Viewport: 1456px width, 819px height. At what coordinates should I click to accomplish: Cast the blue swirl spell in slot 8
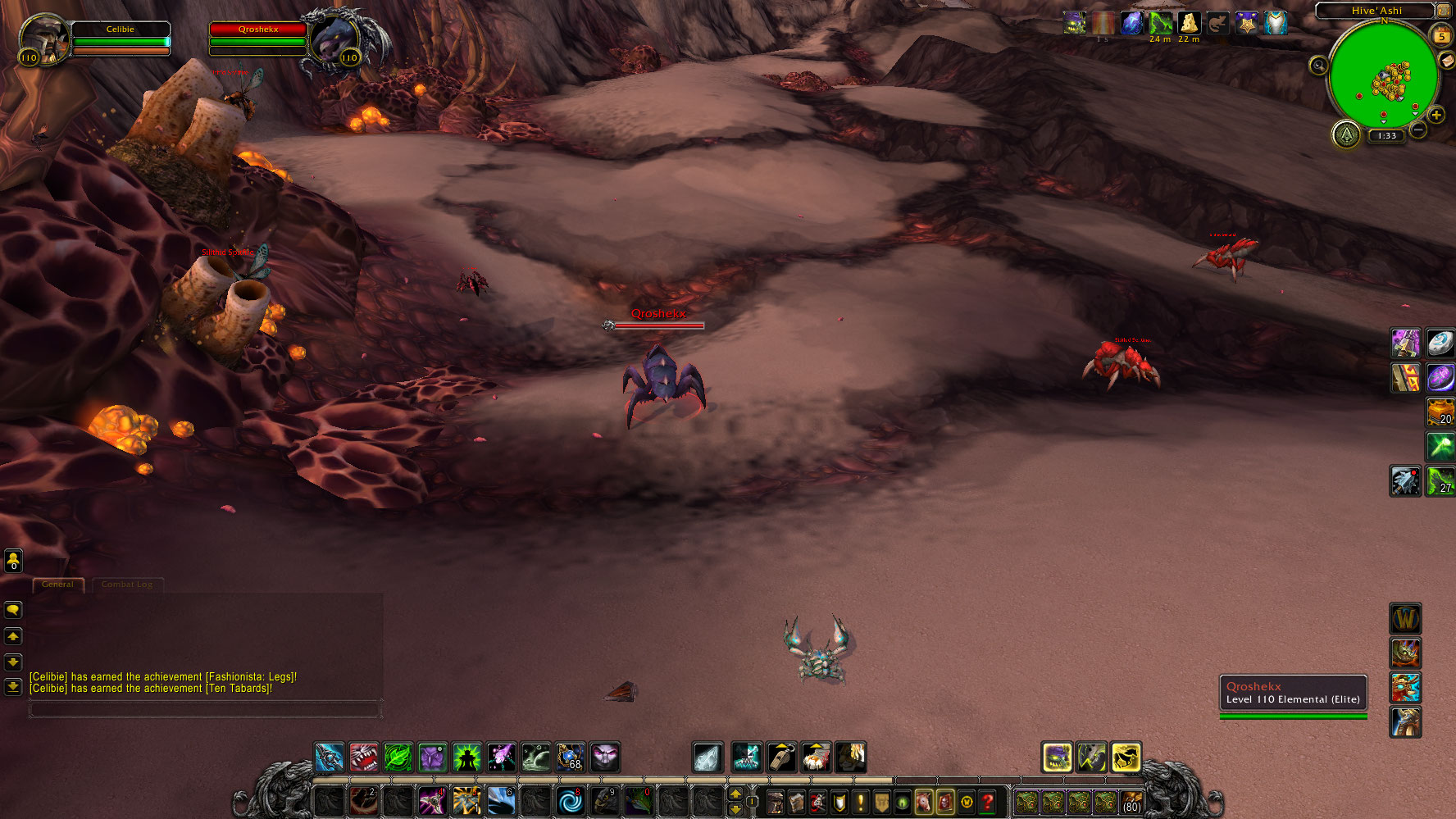(x=570, y=801)
